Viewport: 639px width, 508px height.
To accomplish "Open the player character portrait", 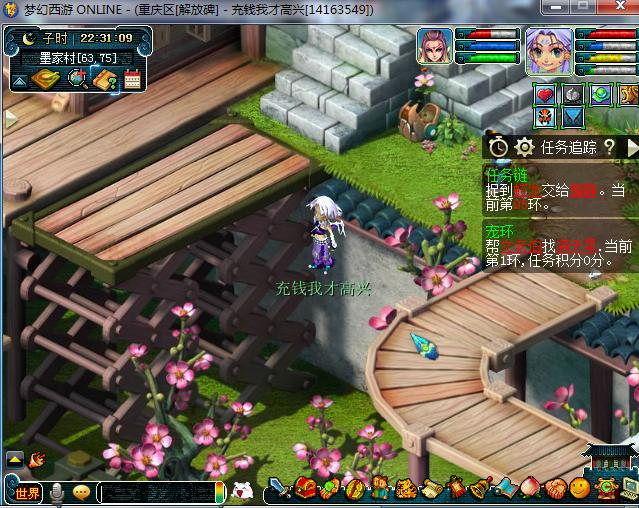I will click(x=548, y=50).
